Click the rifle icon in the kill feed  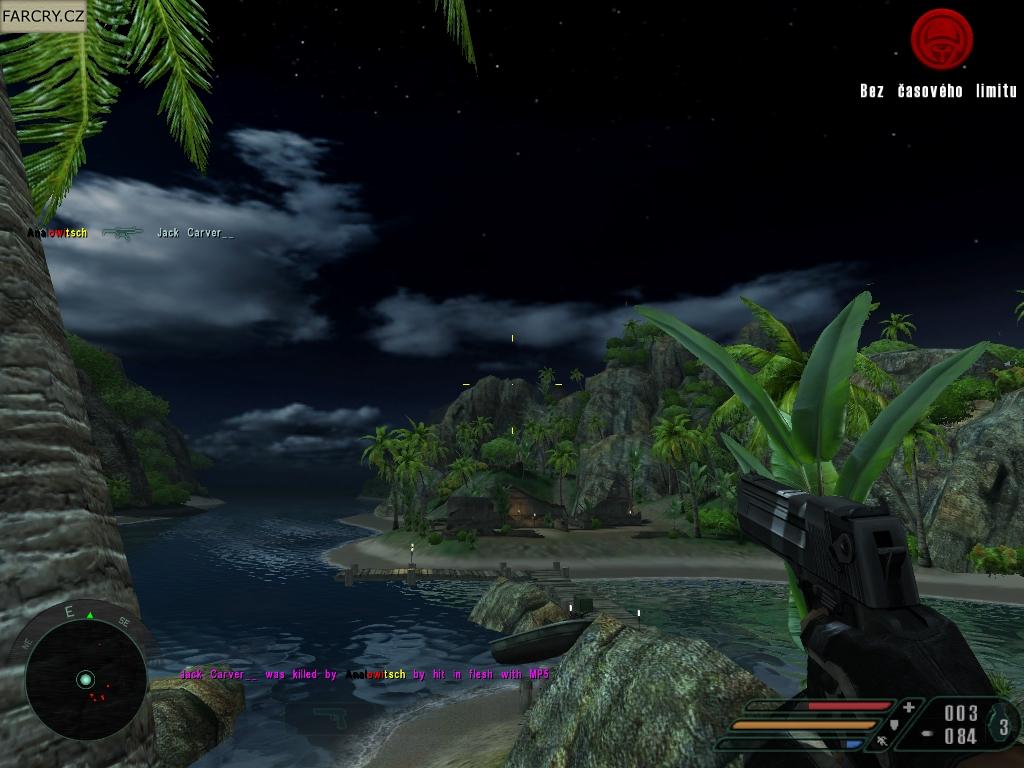(122, 233)
